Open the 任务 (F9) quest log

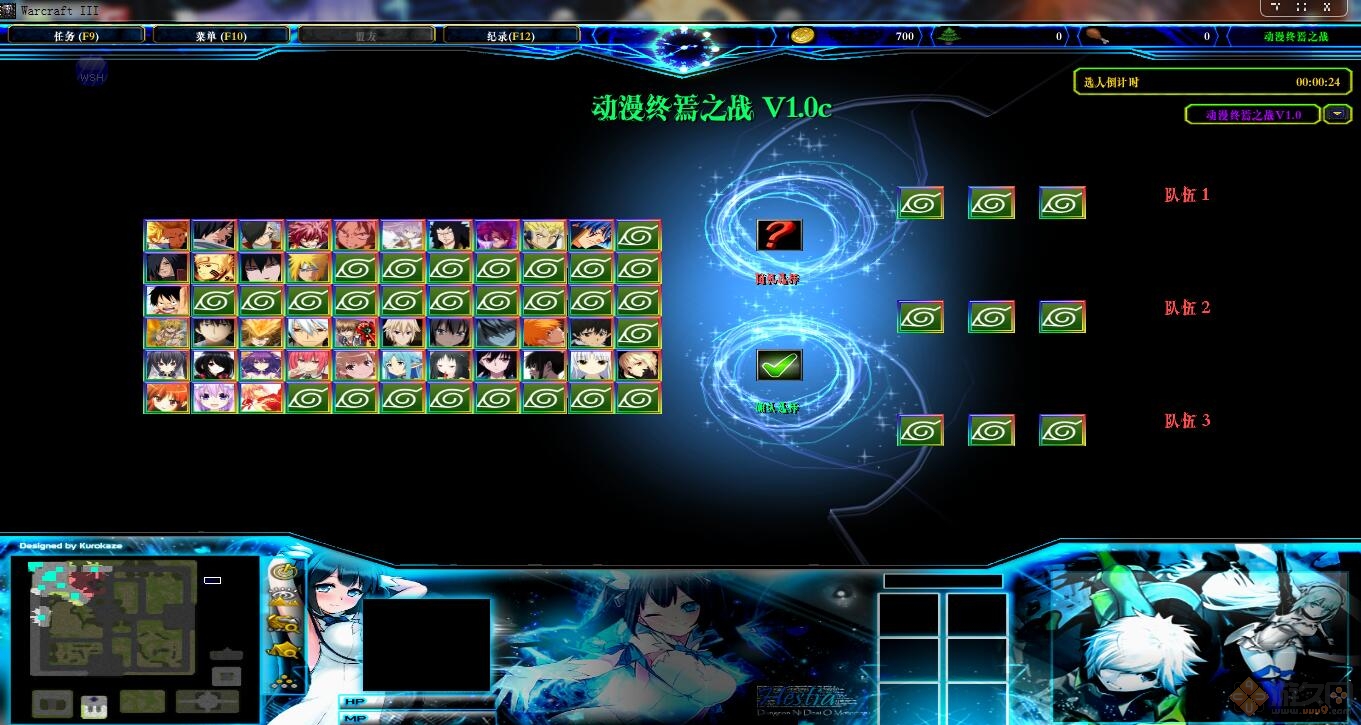point(75,34)
